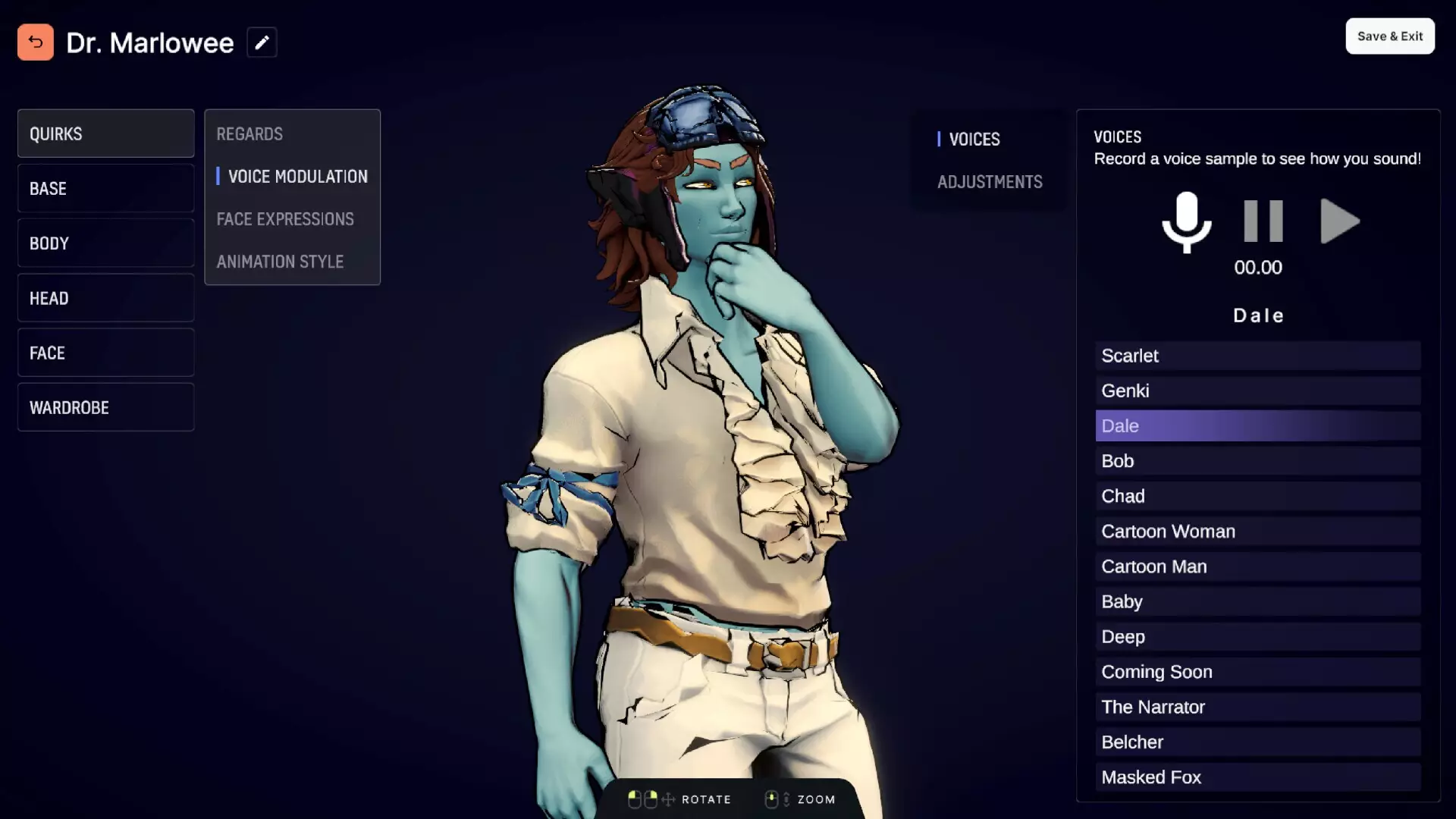Viewport: 1456px width, 819px height.
Task: Click the Zoom mouse control icon
Action: point(773,799)
